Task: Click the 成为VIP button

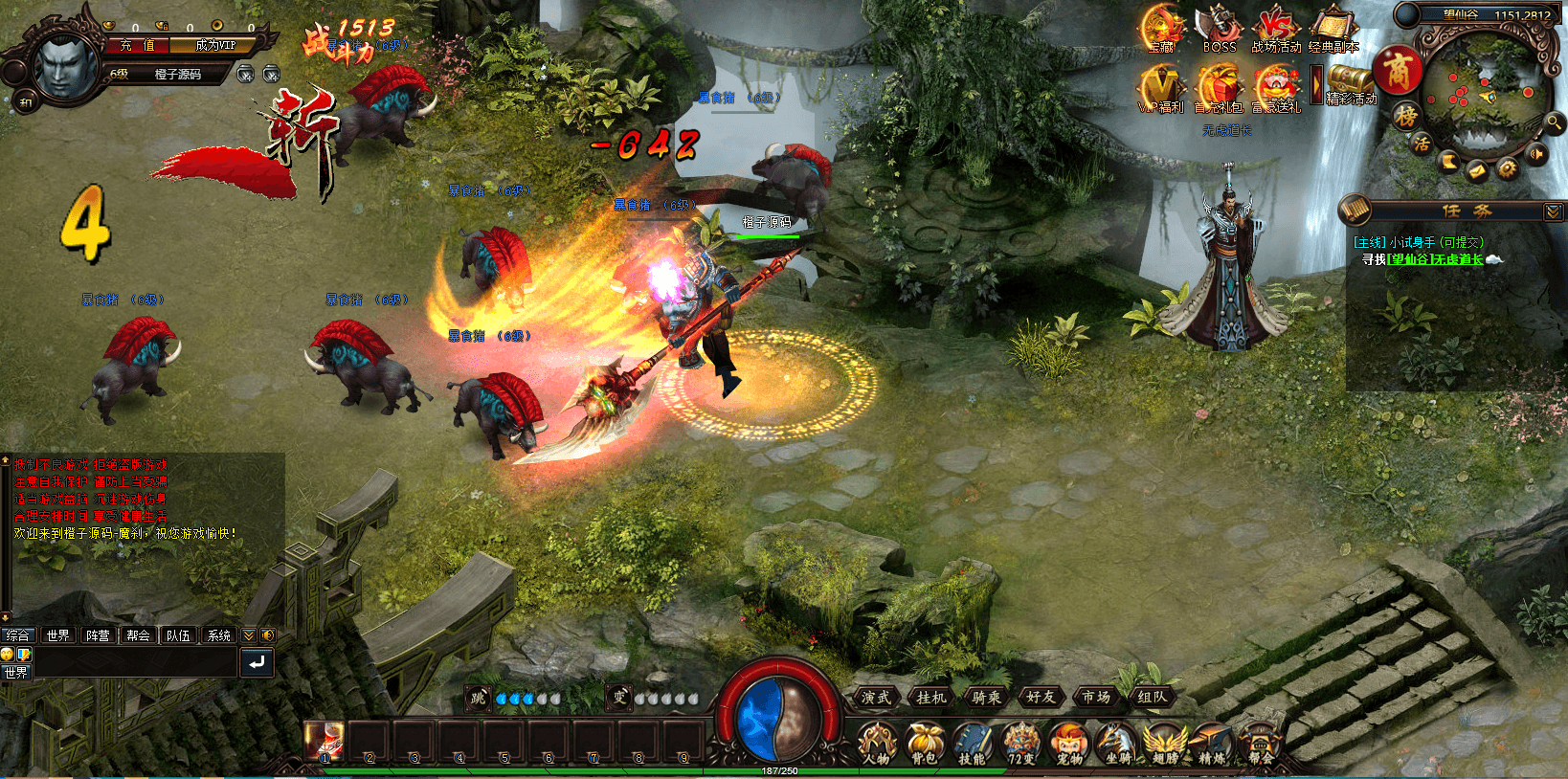Action: coord(214,45)
